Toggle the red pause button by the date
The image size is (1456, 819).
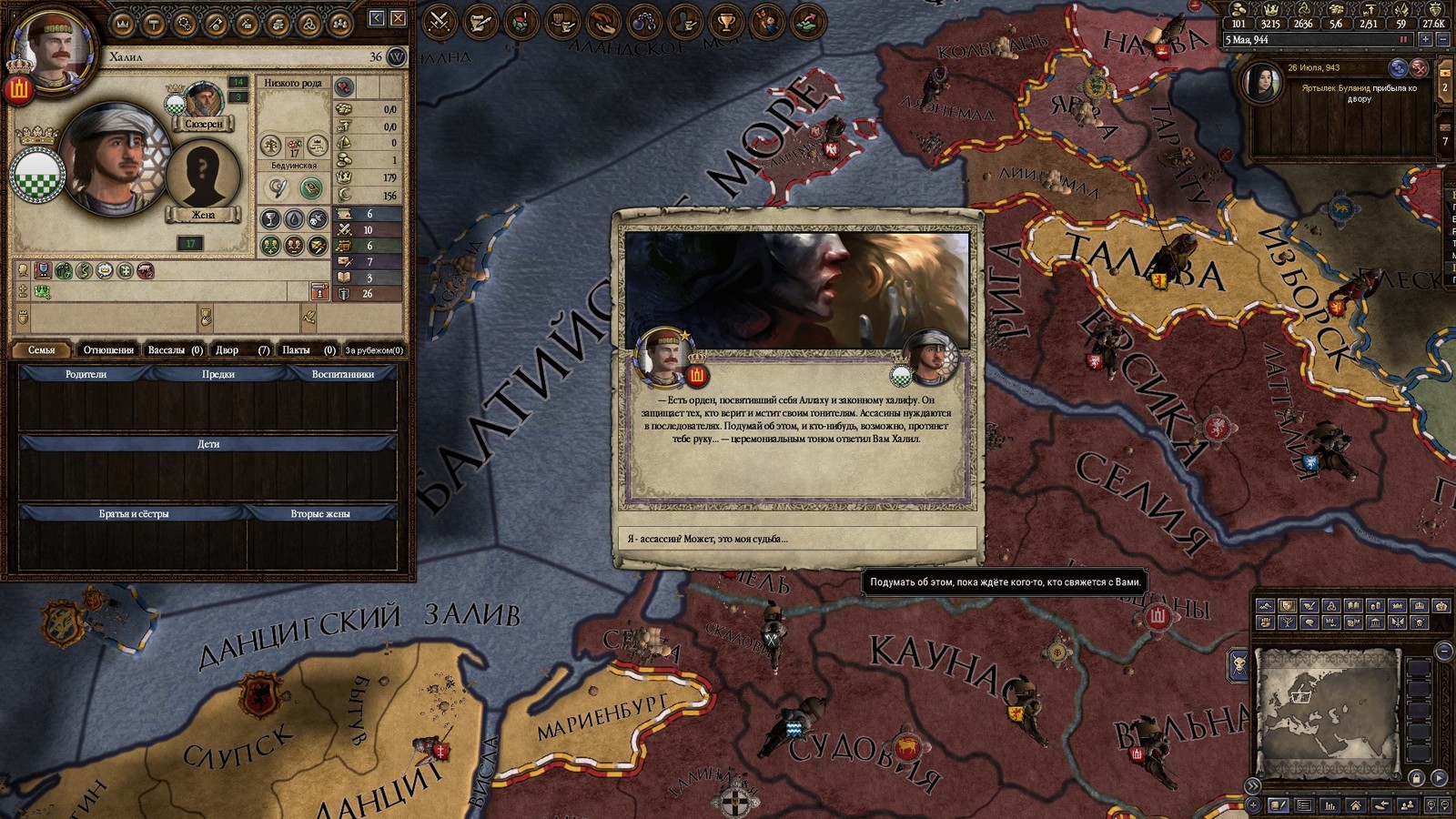point(1403,40)
